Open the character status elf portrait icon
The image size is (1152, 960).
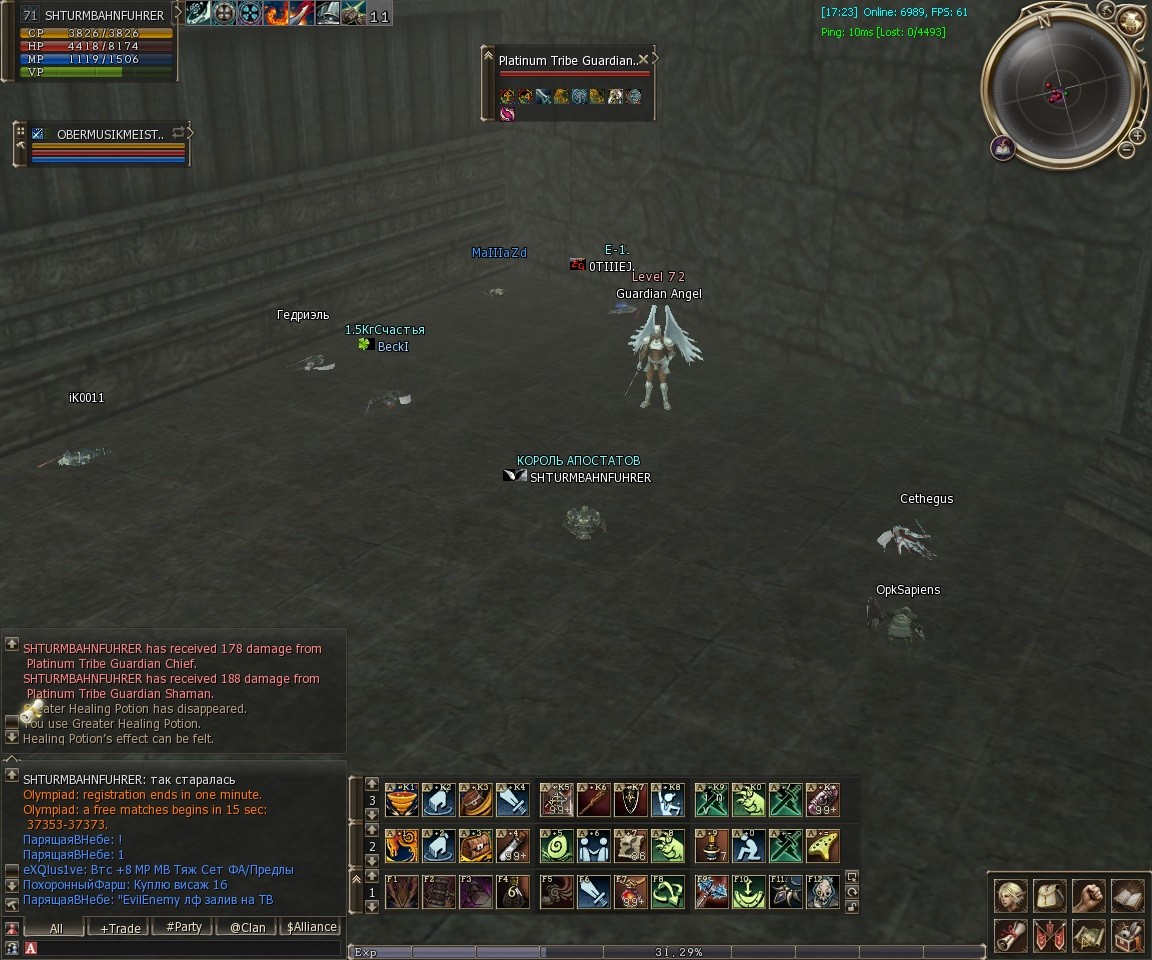point(1011,896)
